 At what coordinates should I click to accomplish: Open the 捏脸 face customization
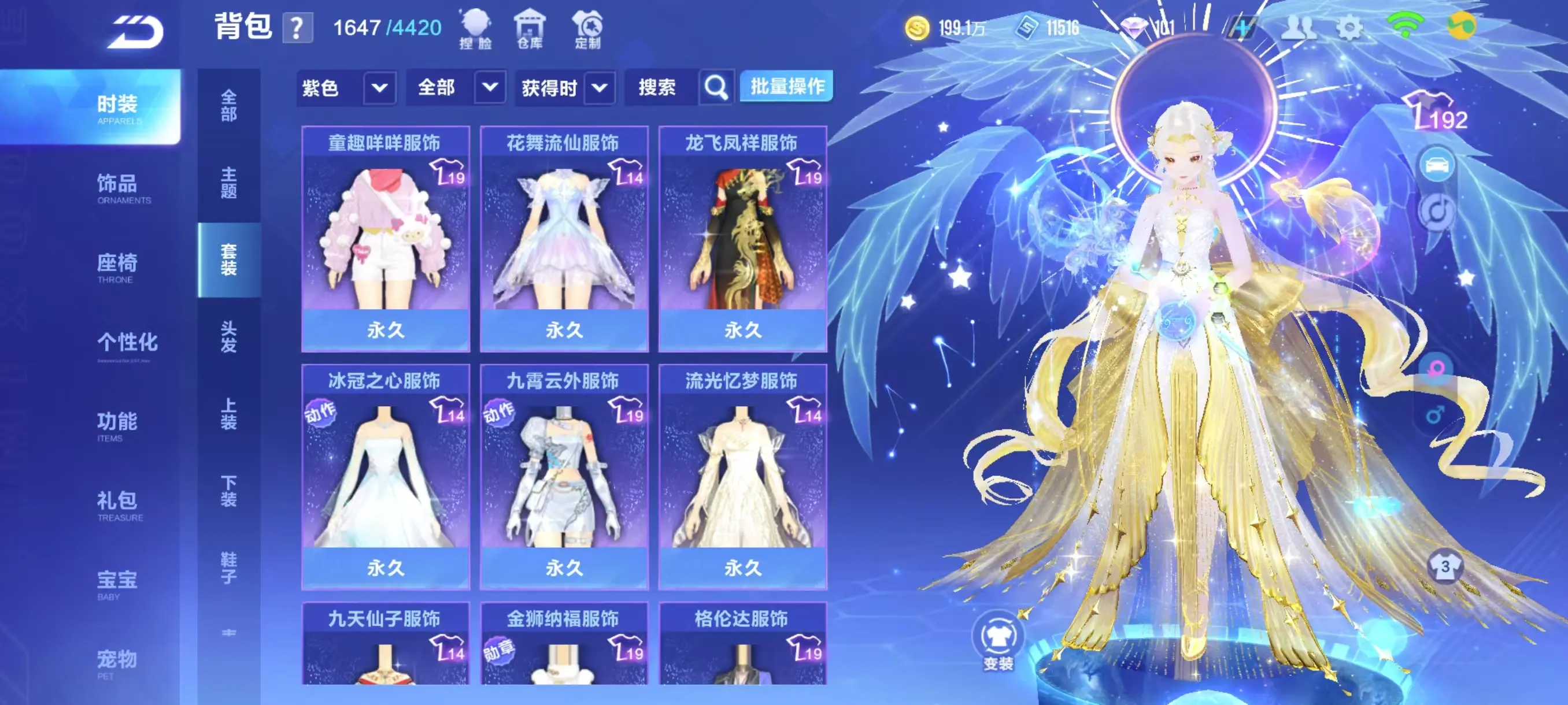(475, 28)
